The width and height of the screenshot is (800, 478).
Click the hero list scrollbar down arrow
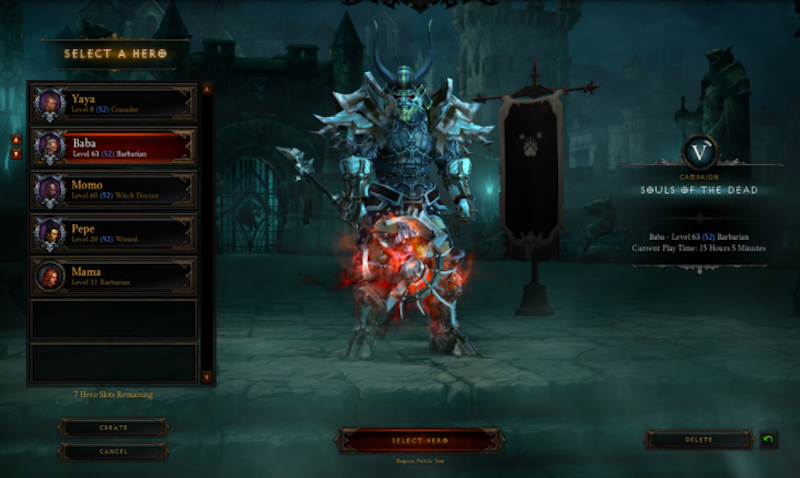(207, 377)
